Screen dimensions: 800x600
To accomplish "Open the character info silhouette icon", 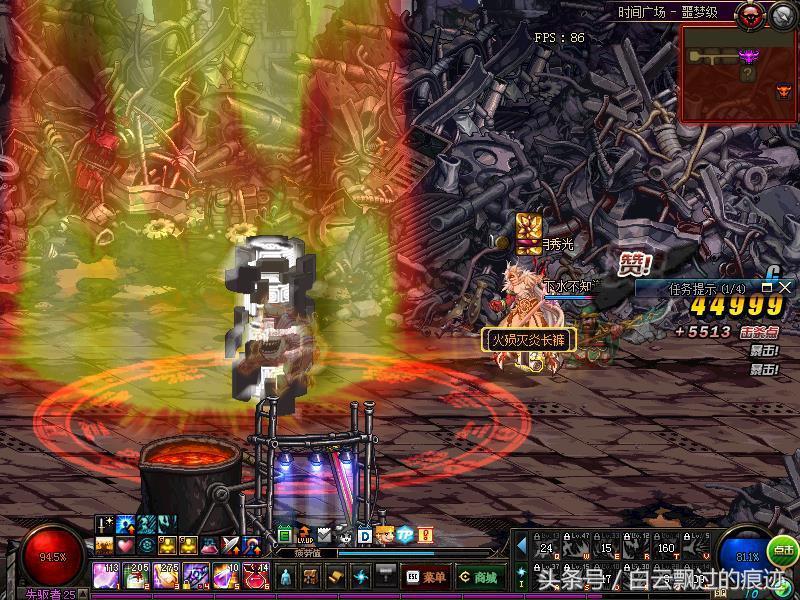I will [x=286, y=577].
